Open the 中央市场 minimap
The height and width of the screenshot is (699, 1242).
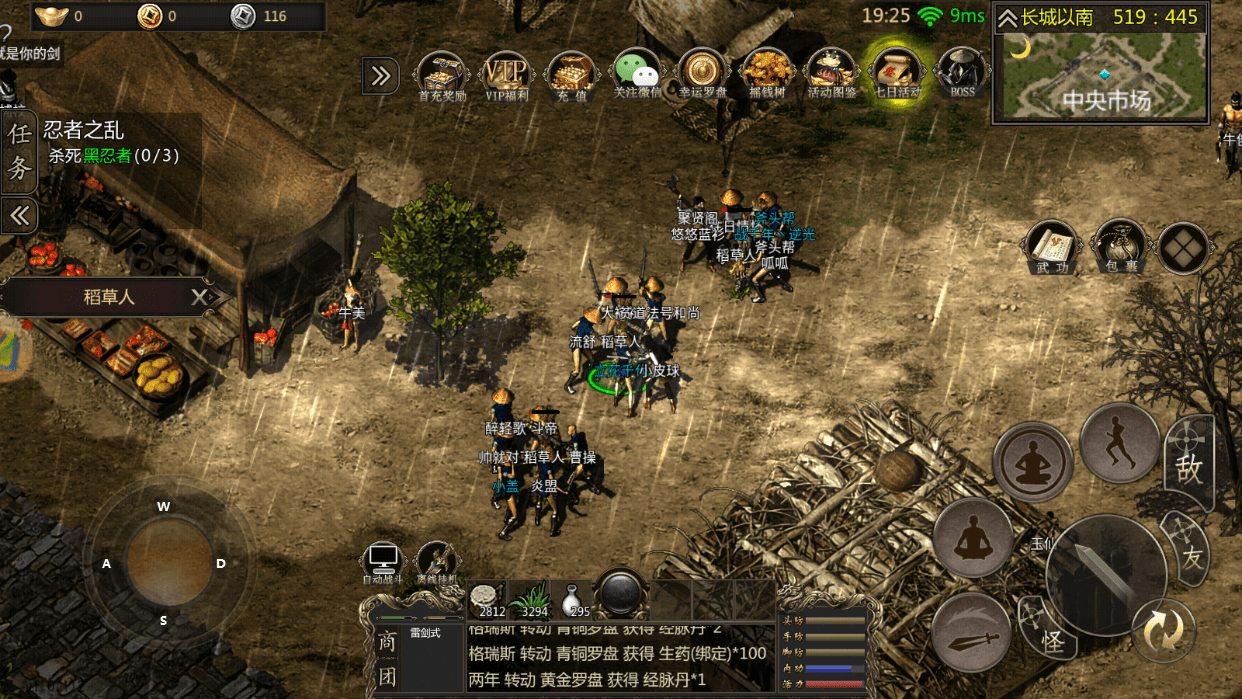pos(1100,75)
